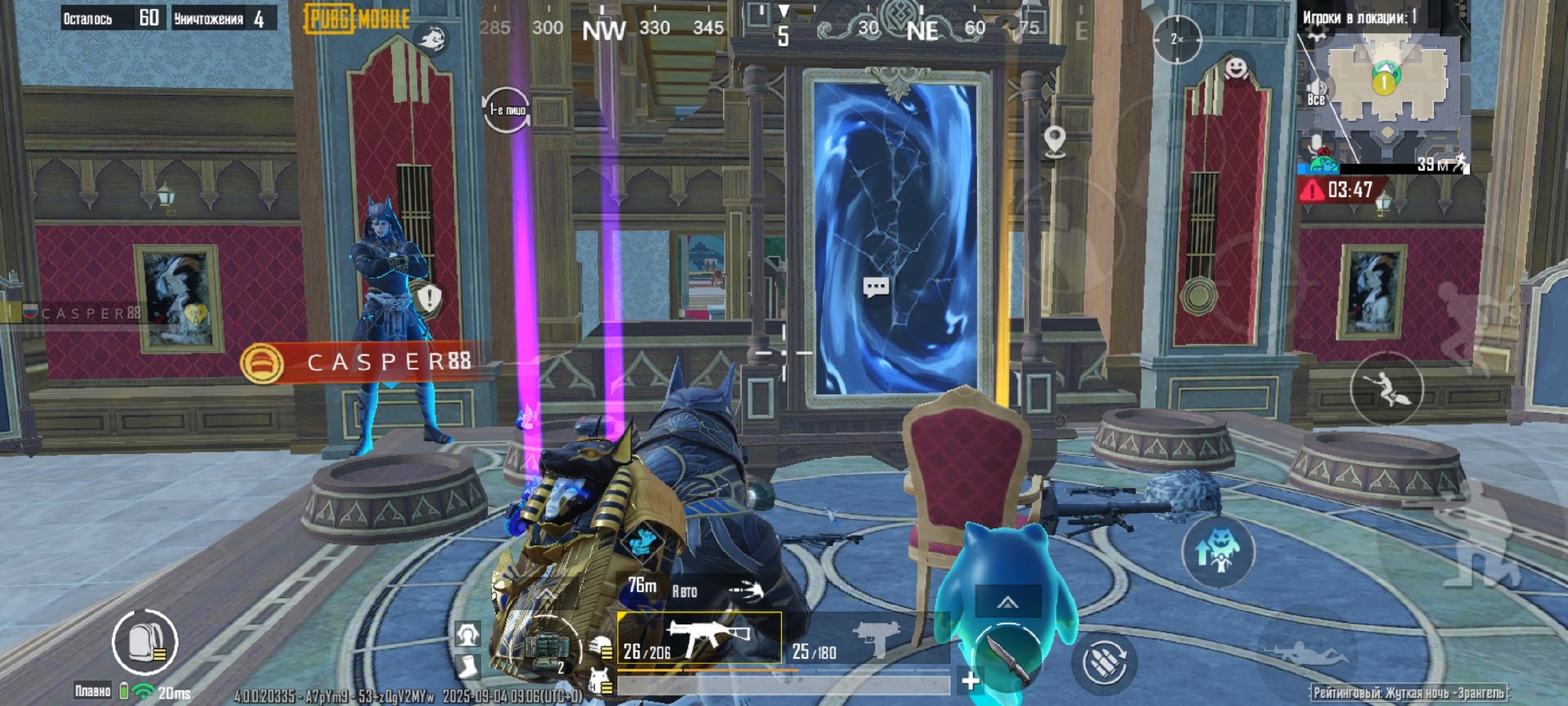The image size is (1568, 706).
Task: Toggle the 2x scope button
Action: click(1177, 40)
